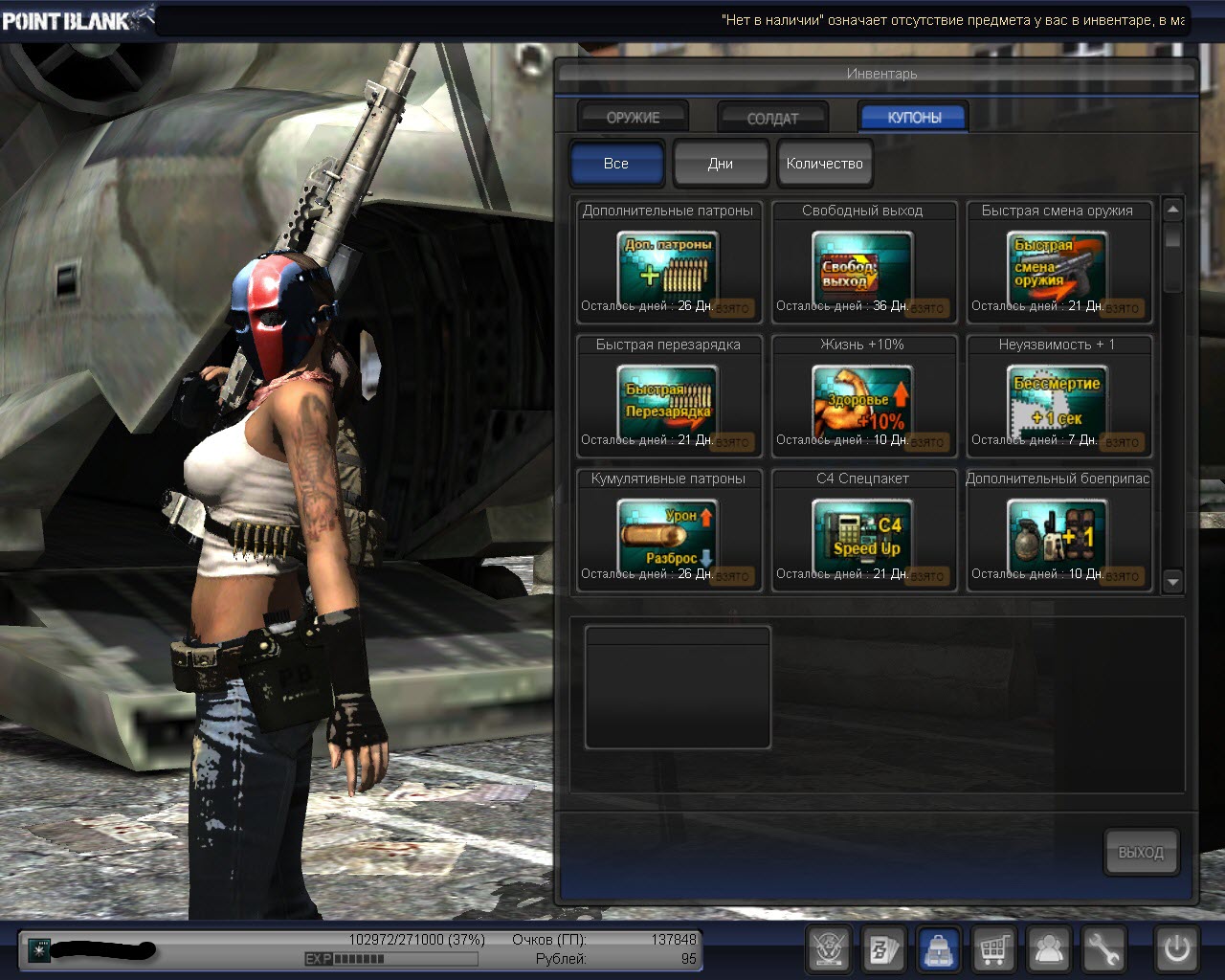The height and width of the screenshot is (980, 1225).
Task: Open settings with the wrench icon
Action: click(x=1102, y=949)
